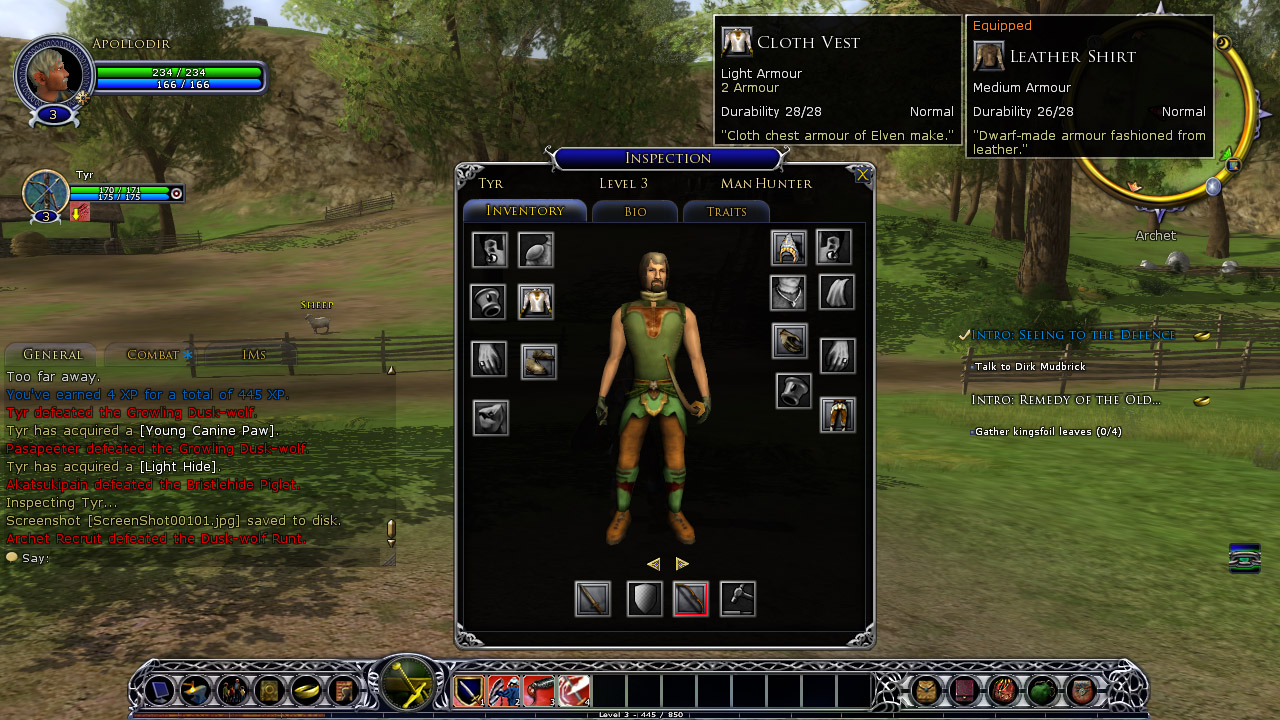Switch to the Bio tab

635,212
